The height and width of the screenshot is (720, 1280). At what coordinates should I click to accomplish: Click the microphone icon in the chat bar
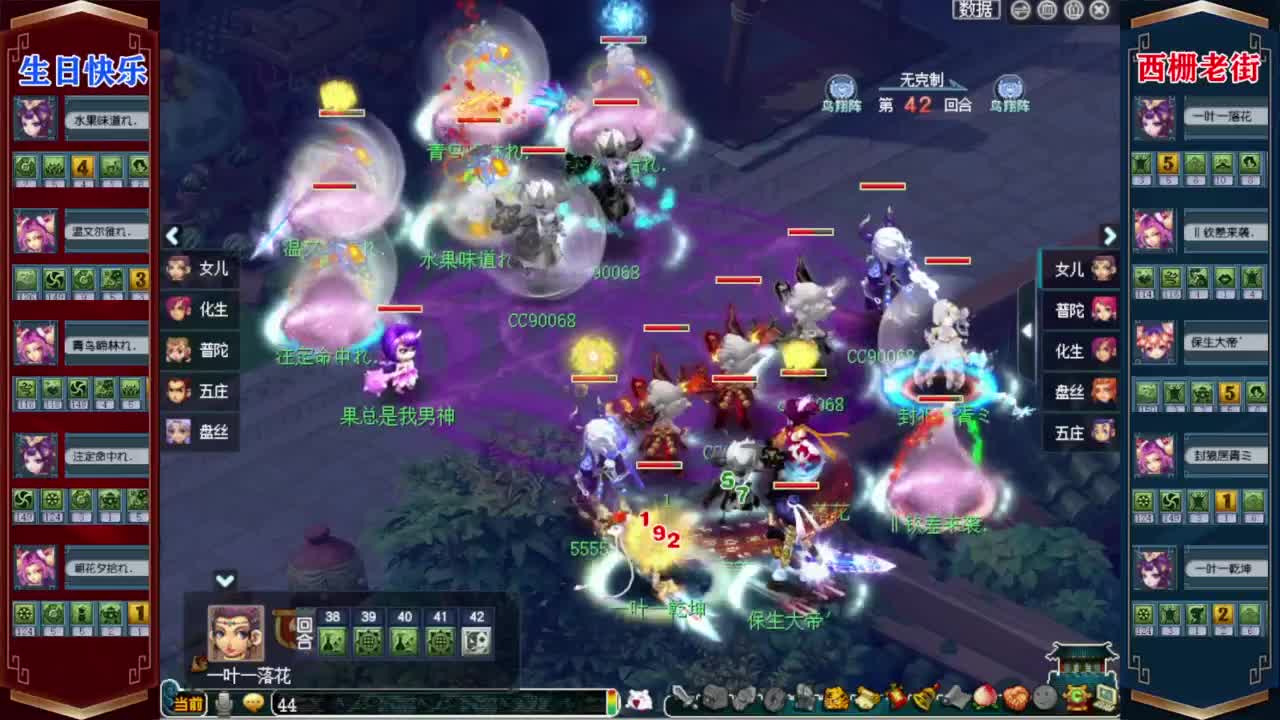(x=223, y=703)
